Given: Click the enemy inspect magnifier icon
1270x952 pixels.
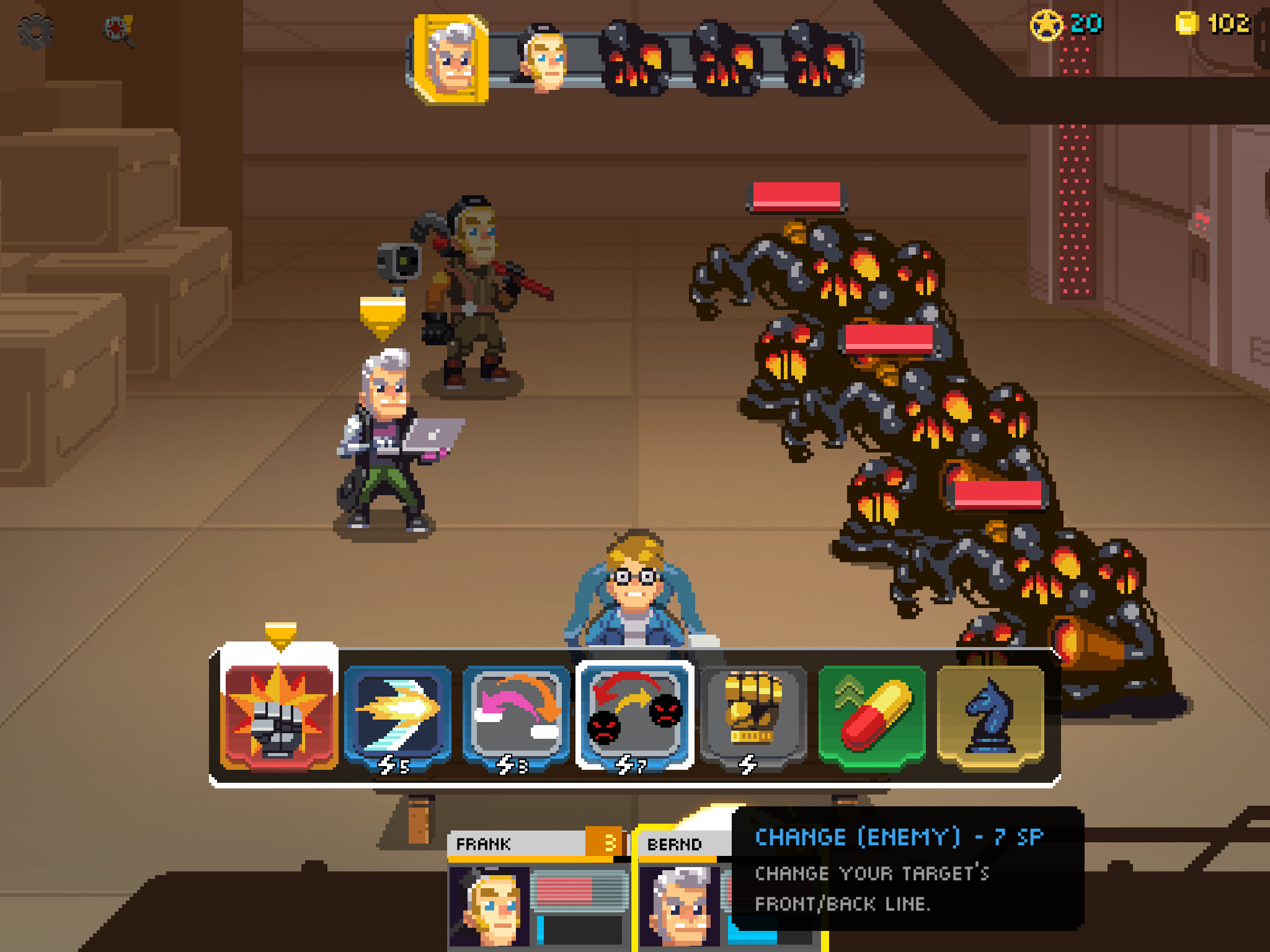Looking at the screenshot, I should pos(119,31).
